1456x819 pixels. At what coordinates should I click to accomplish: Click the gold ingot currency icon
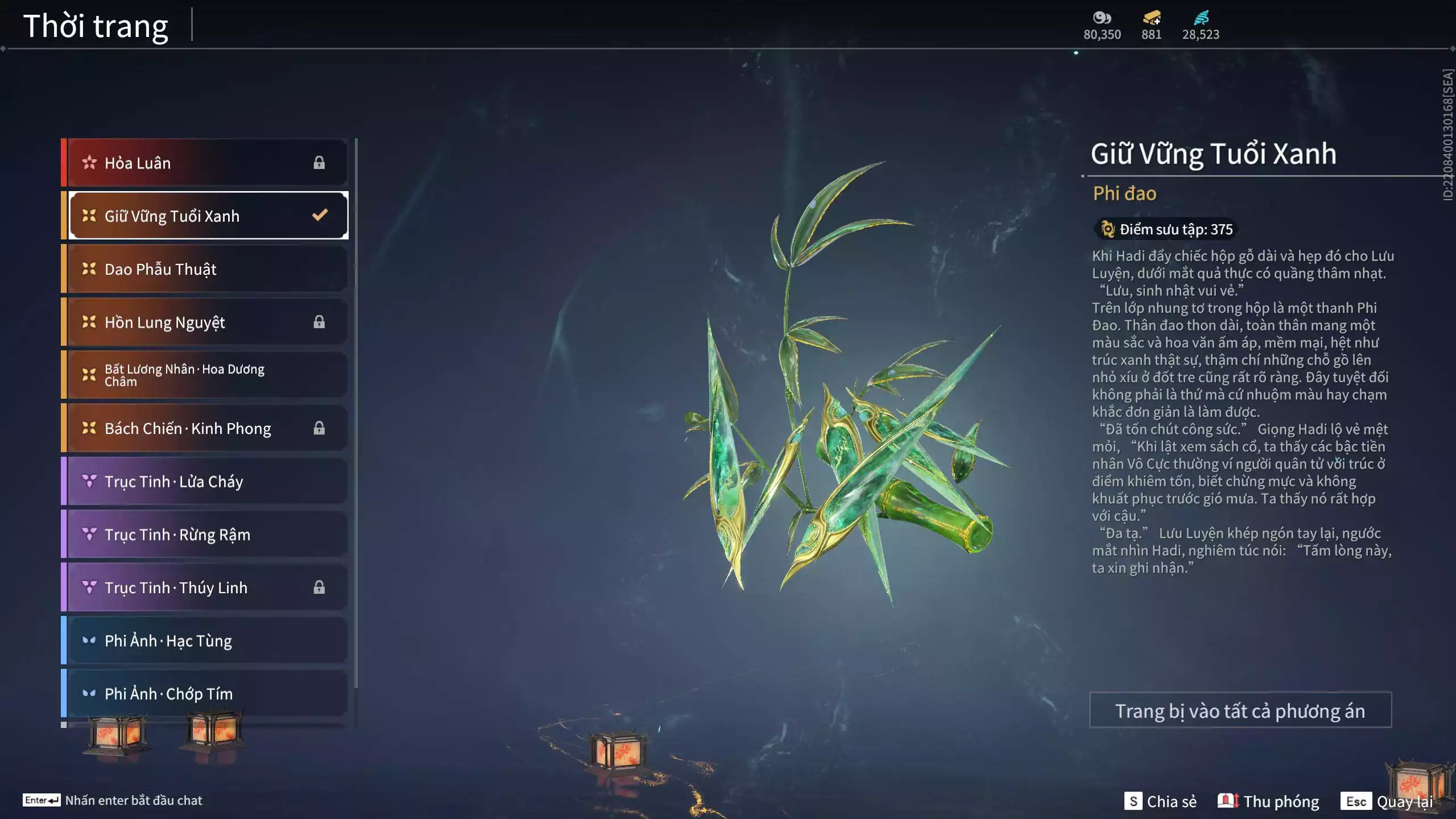(x=1151, y=18)
